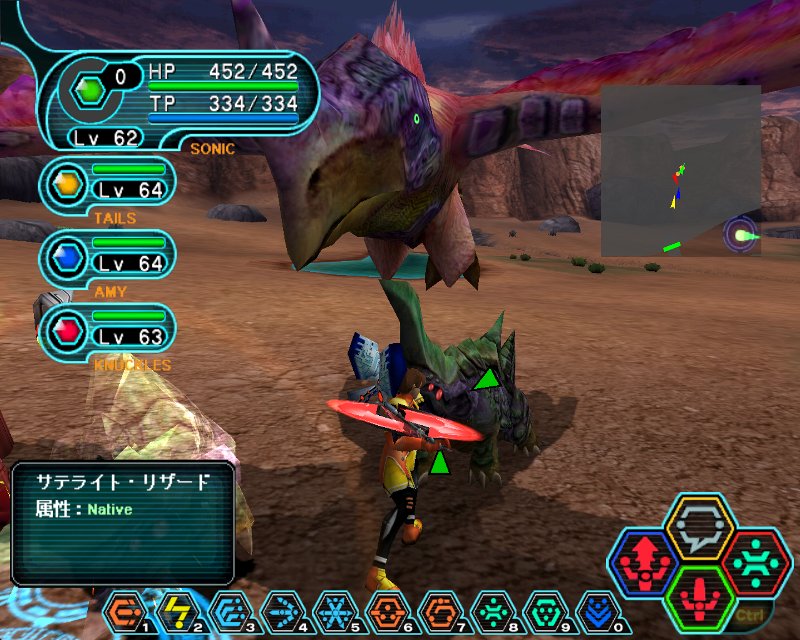Image resolution: width=800 pixels, height=640 pixels.
Task: Select party member Tails' status panel
Action: point(108,184)
